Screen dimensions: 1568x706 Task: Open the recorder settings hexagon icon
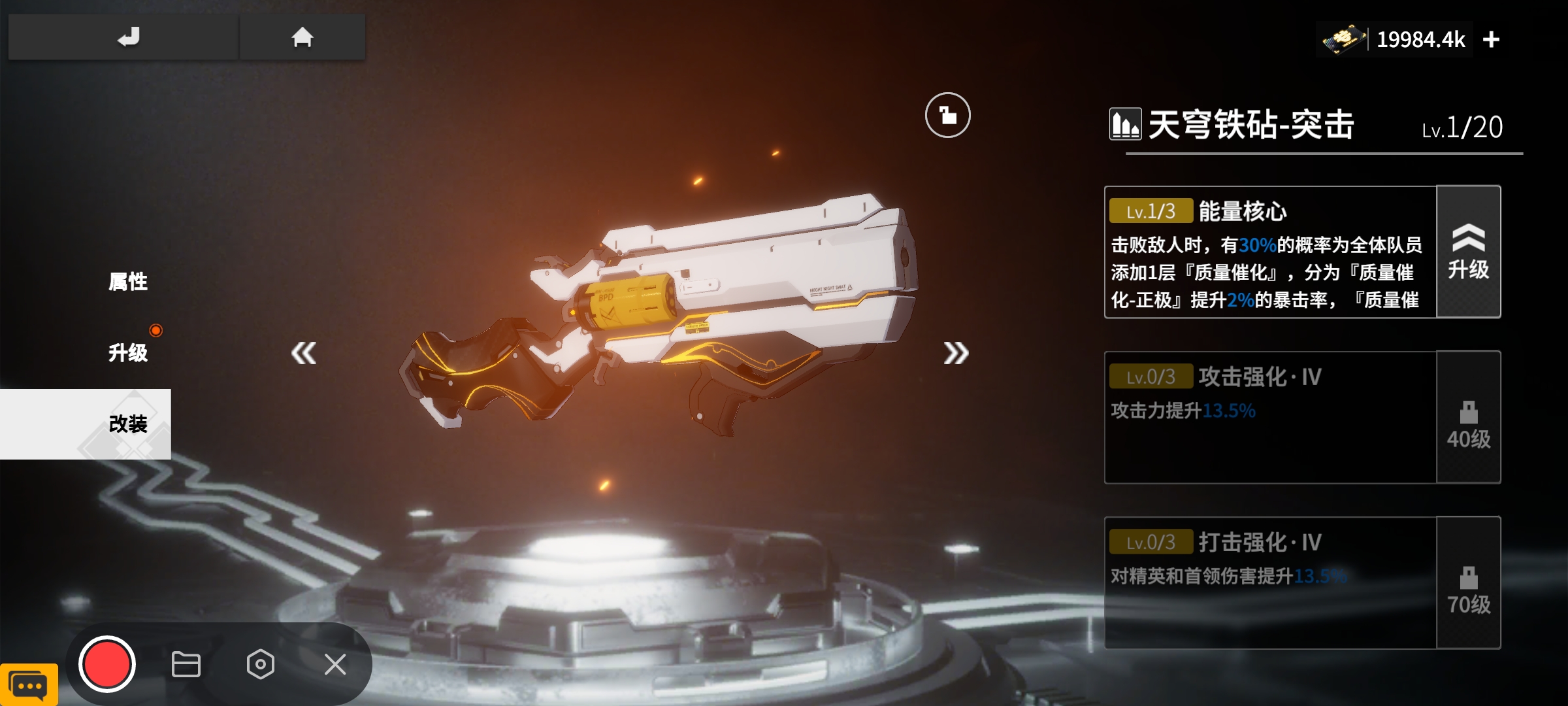(260, 664)
